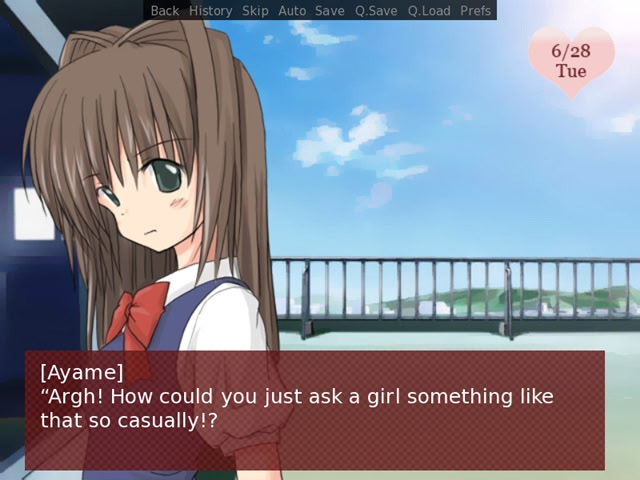Open the History log

coord(210,11)
